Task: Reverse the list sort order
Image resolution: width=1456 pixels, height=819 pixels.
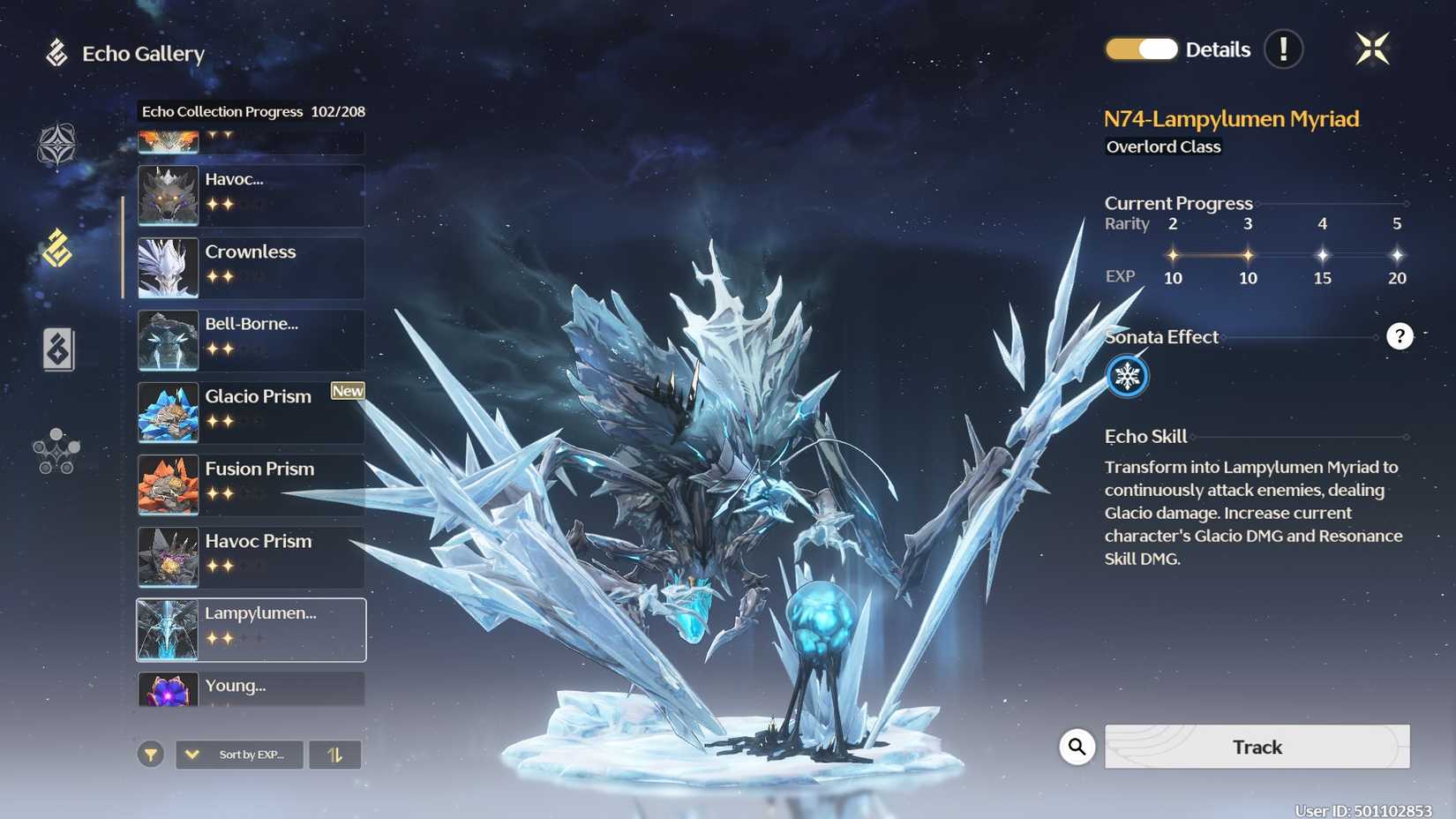Action: click(x=334, y=755)
